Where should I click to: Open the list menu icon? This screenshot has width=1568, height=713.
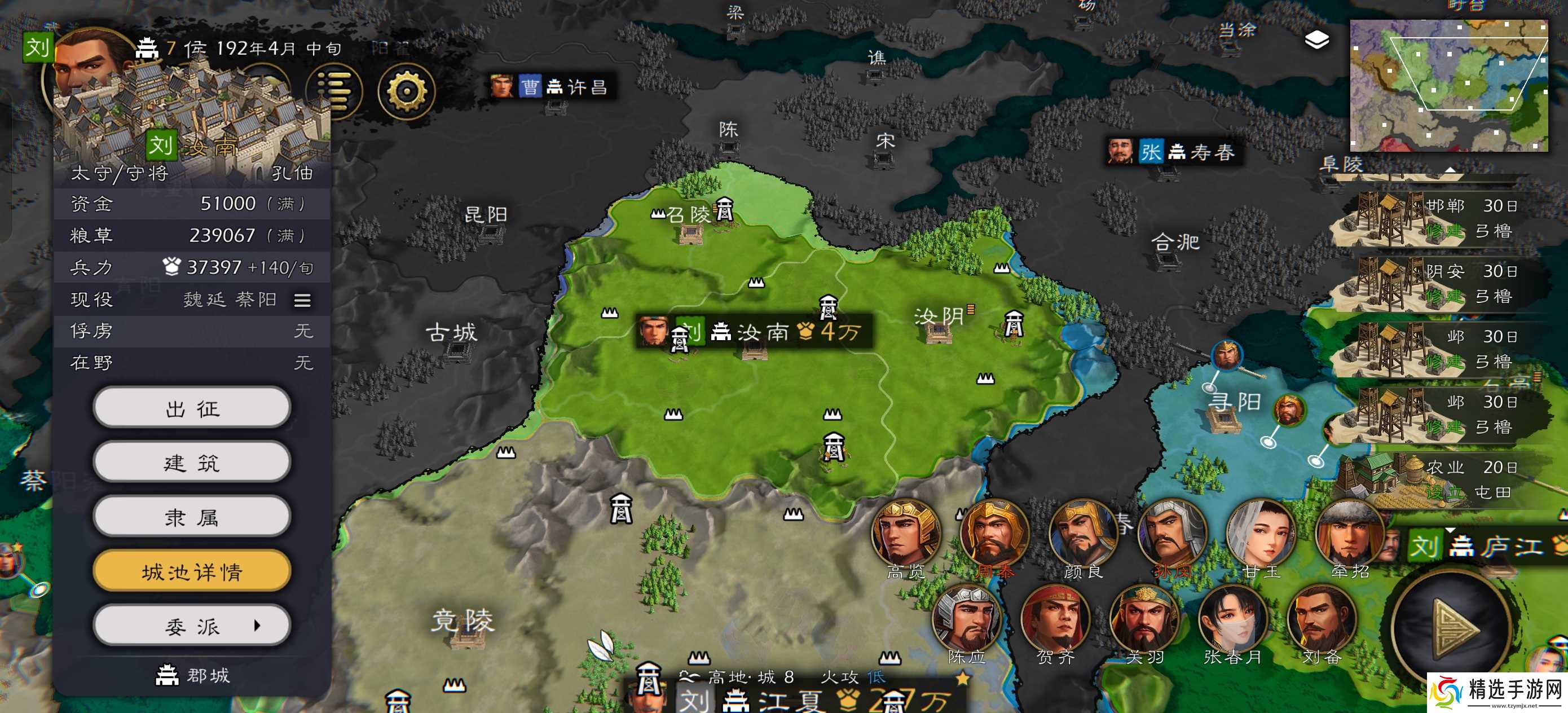point(334,91)
